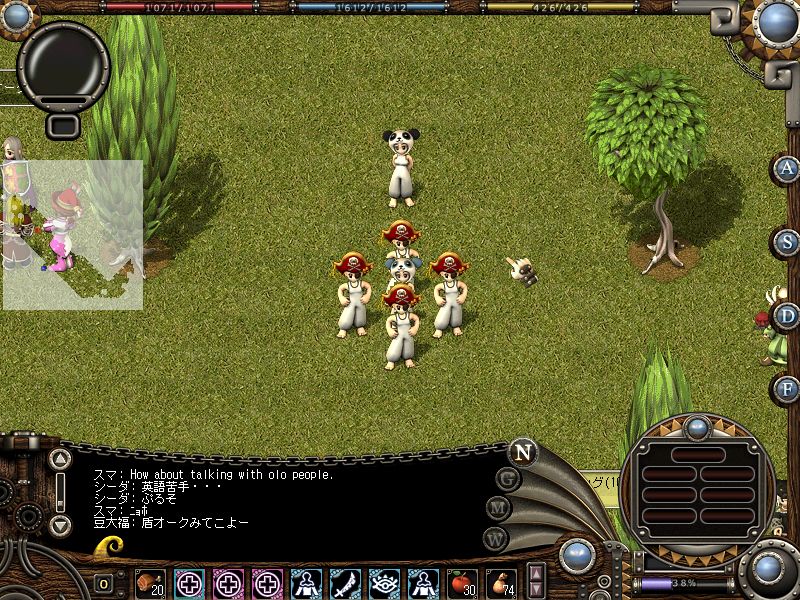The image size is (800, 600).
Task: Activate the sword slash skill icon
Action: point(345,583)
